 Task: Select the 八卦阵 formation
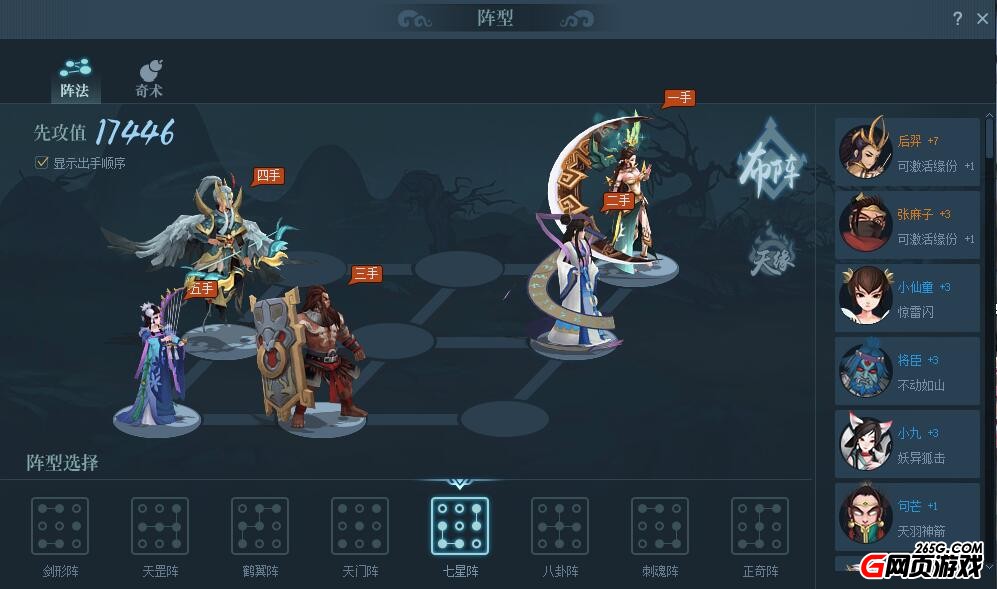(560, 526)
